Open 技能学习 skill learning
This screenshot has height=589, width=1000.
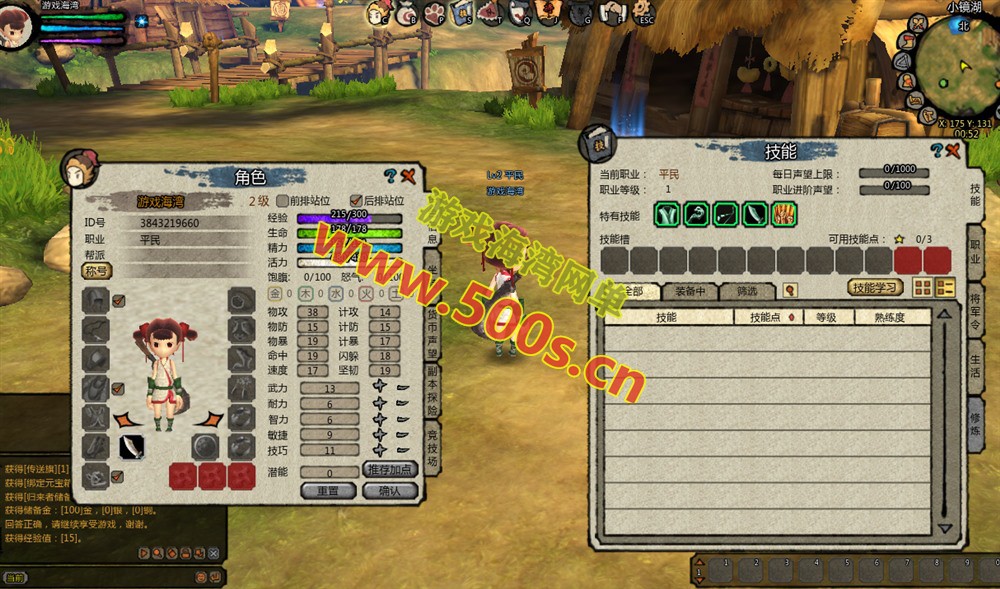tap(875, 288)
